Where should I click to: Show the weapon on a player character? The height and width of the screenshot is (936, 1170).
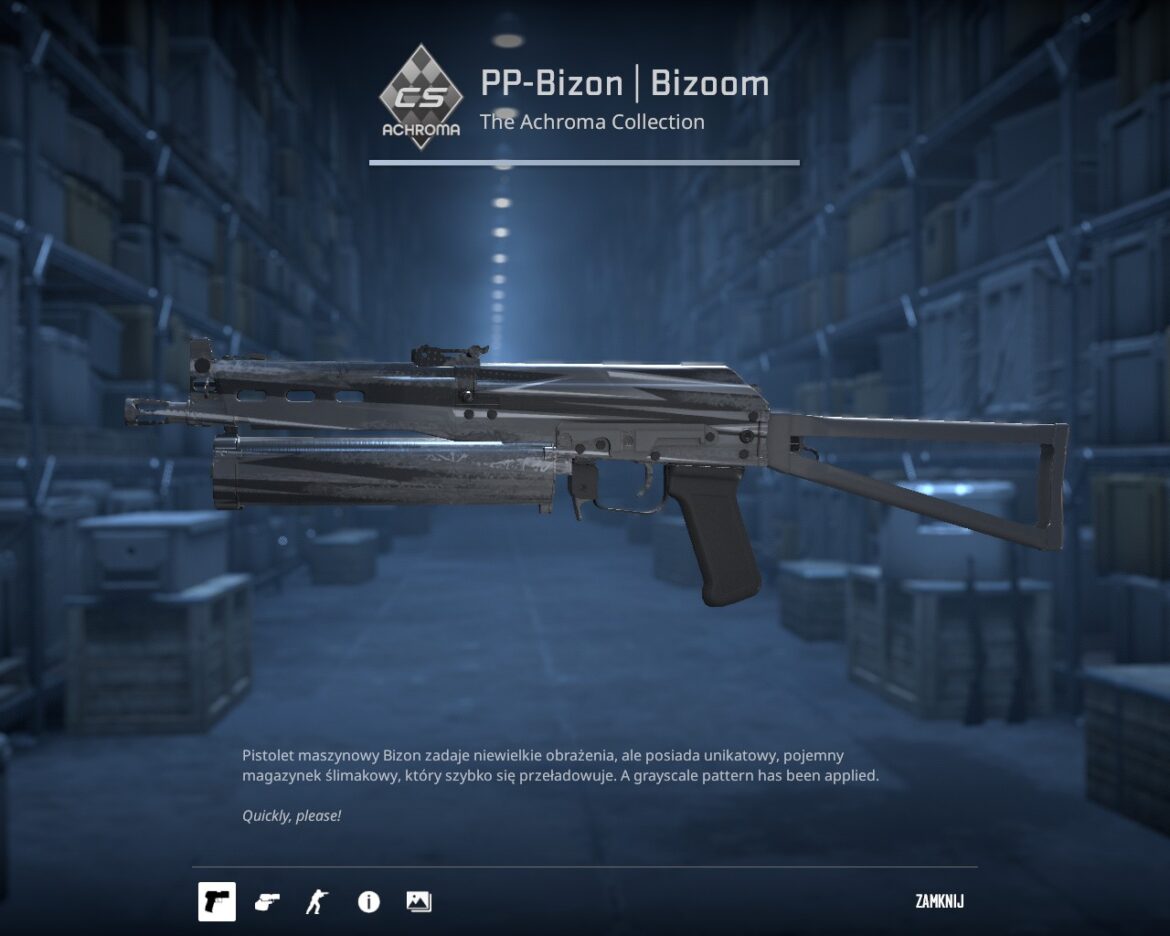click(x=316, y=902)
